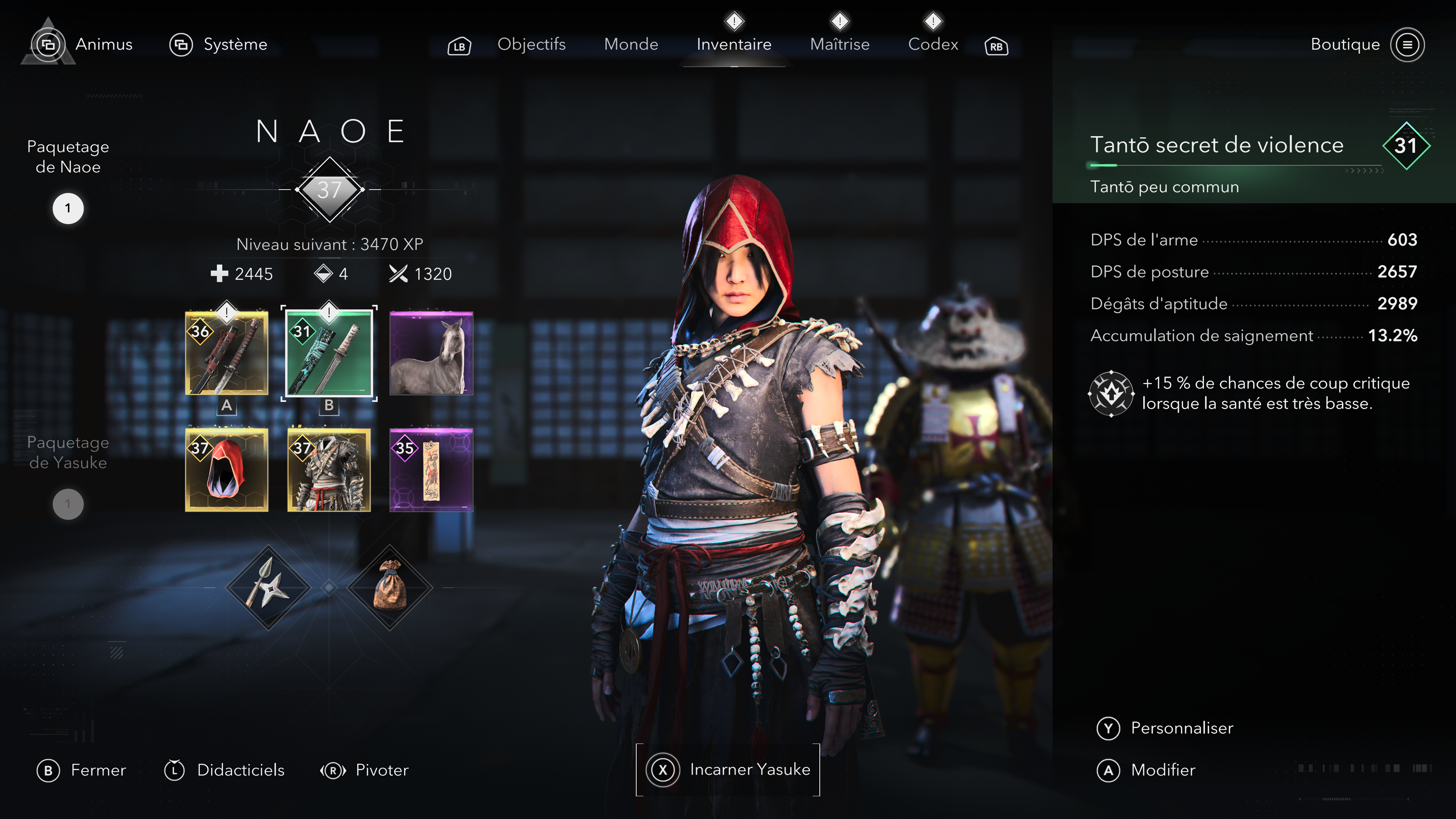Viewport: 1456px width, 819px height.
Task: Switch to the Objectifs tab
Action: point(531,44)
